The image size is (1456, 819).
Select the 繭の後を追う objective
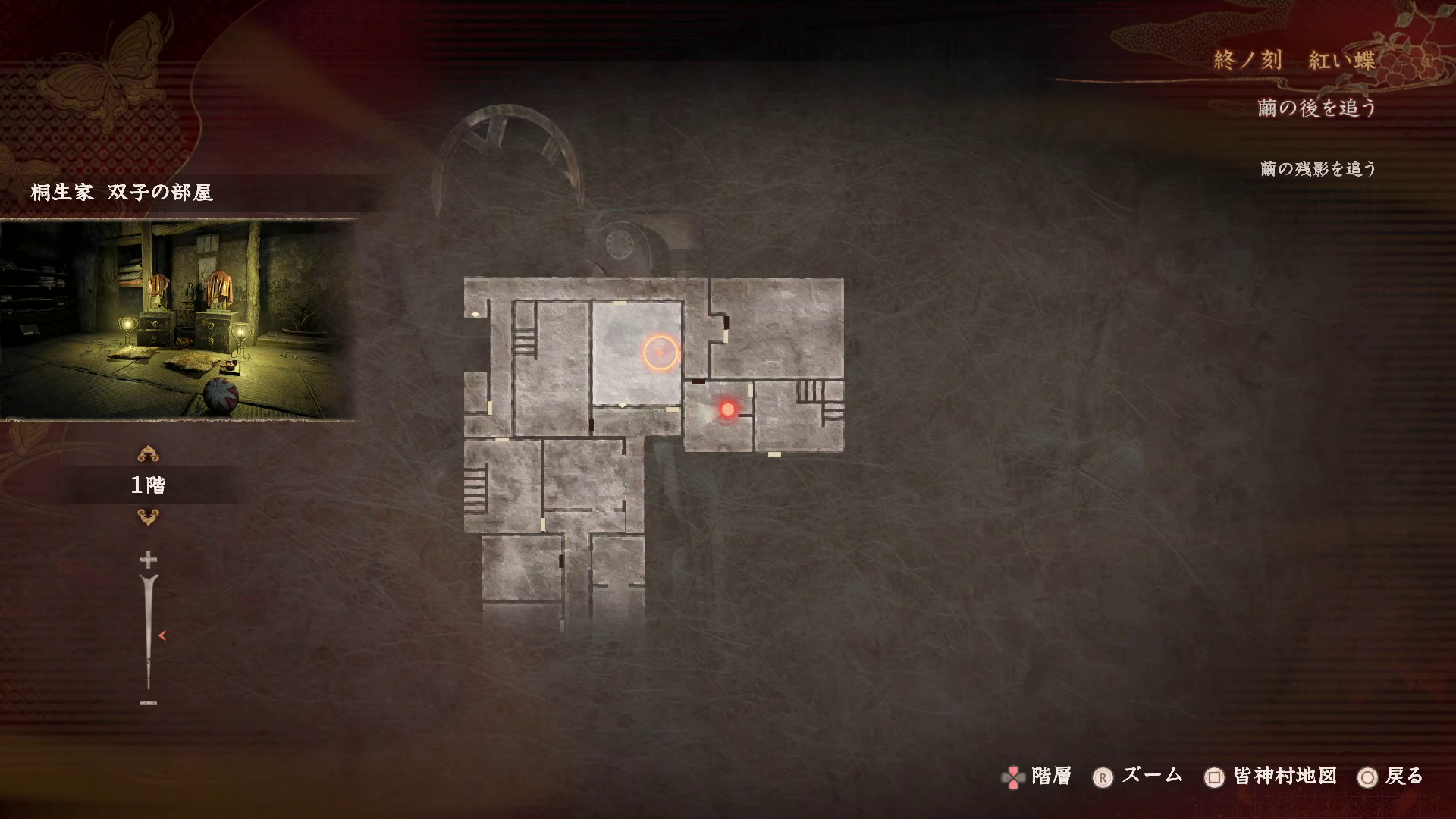pyautogui.click(x=1316, y=108)
